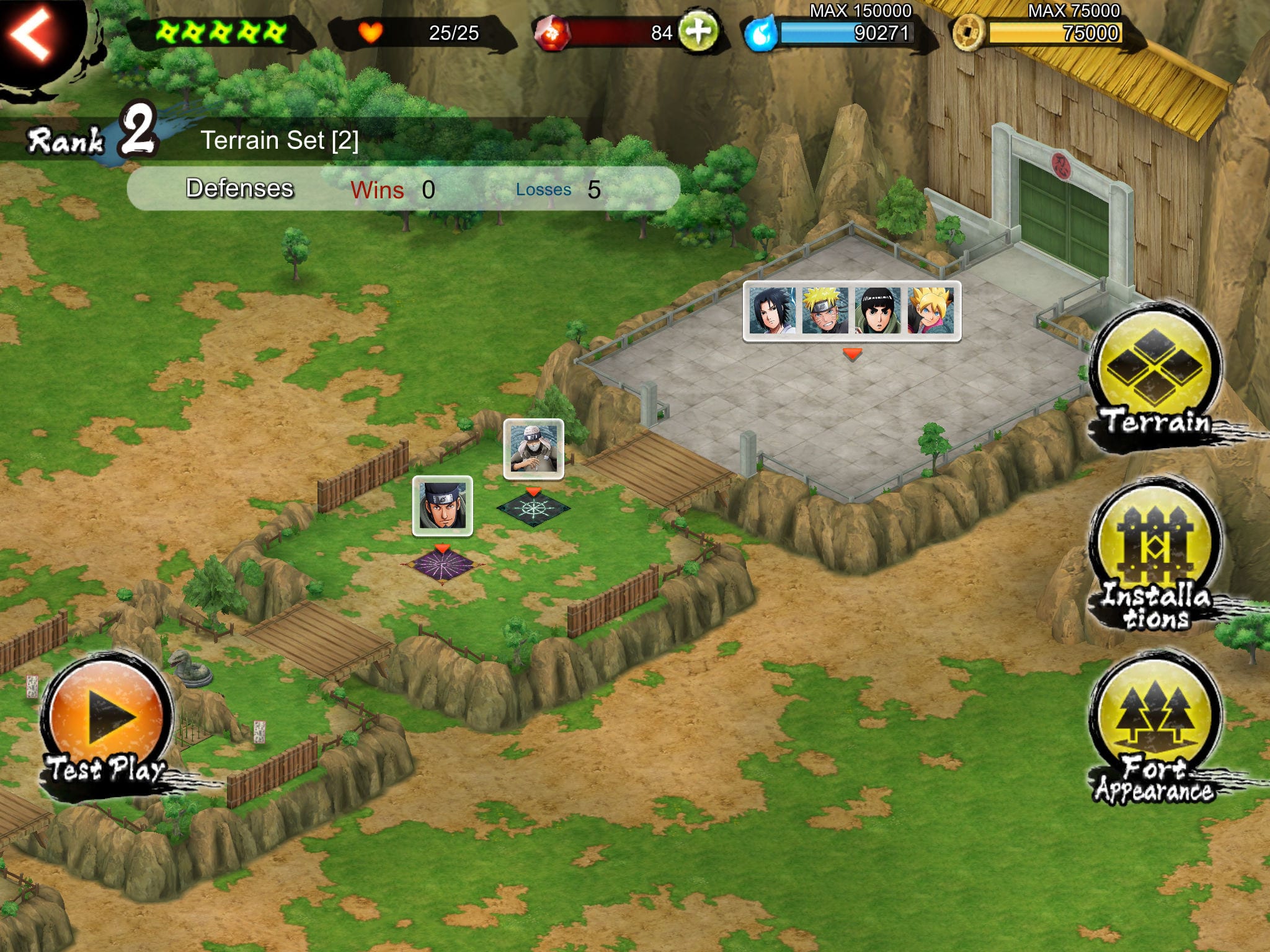Add more ninja pearls with the plus button
This screenshot has height=952, width=1270.
[698, 31]
